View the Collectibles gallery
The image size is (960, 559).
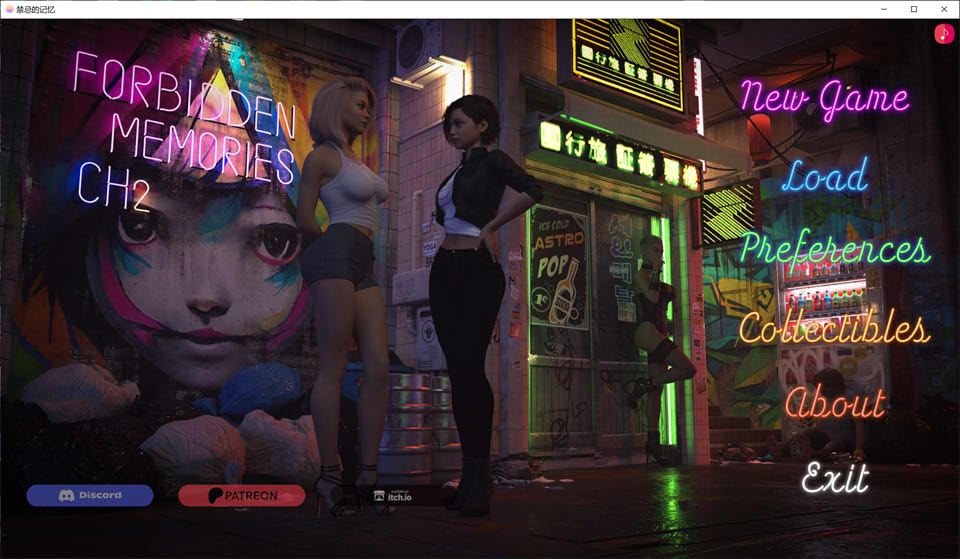(833, 328)
